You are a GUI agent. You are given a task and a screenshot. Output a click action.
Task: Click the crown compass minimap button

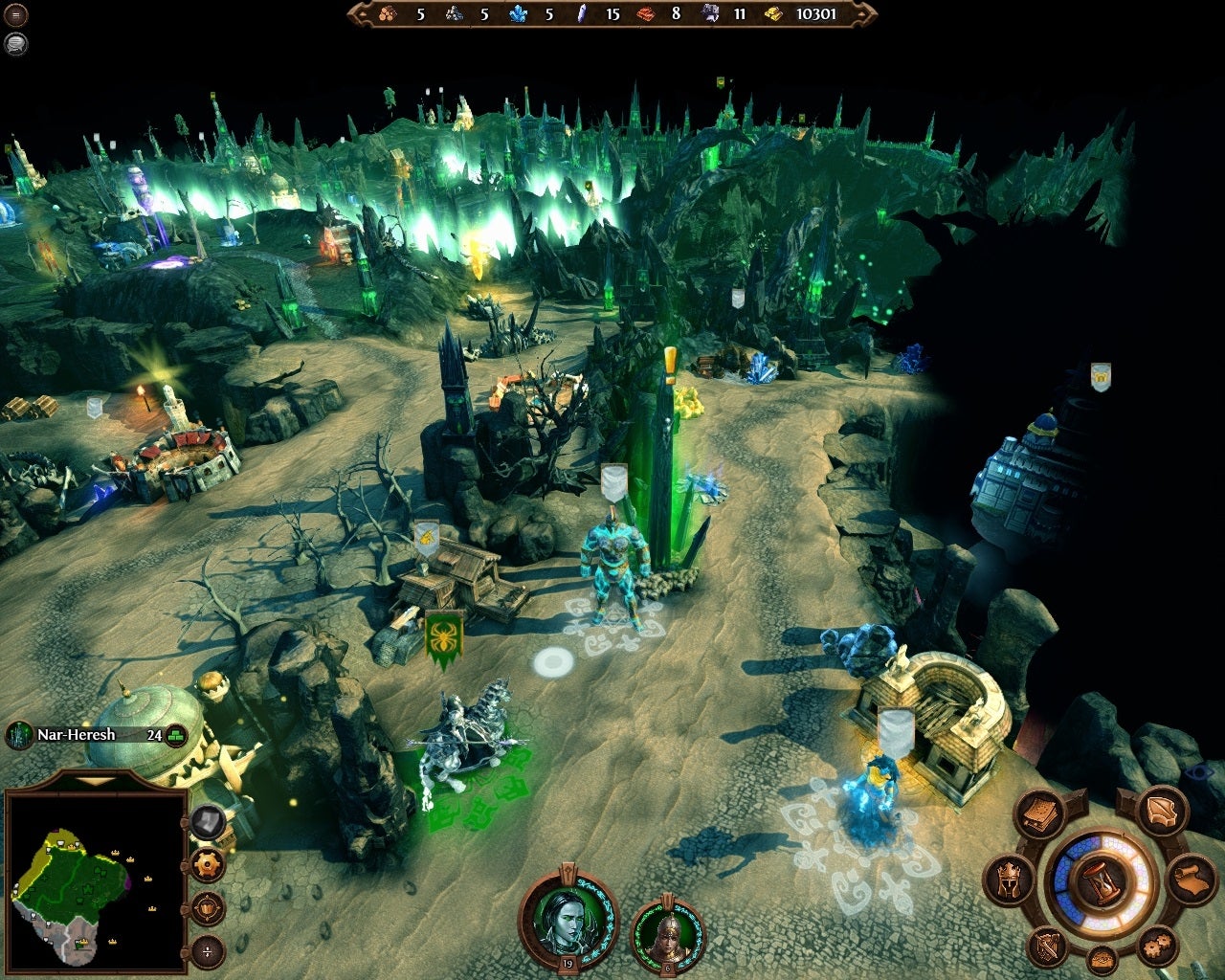pyautogui.click(x=208, y=907)
